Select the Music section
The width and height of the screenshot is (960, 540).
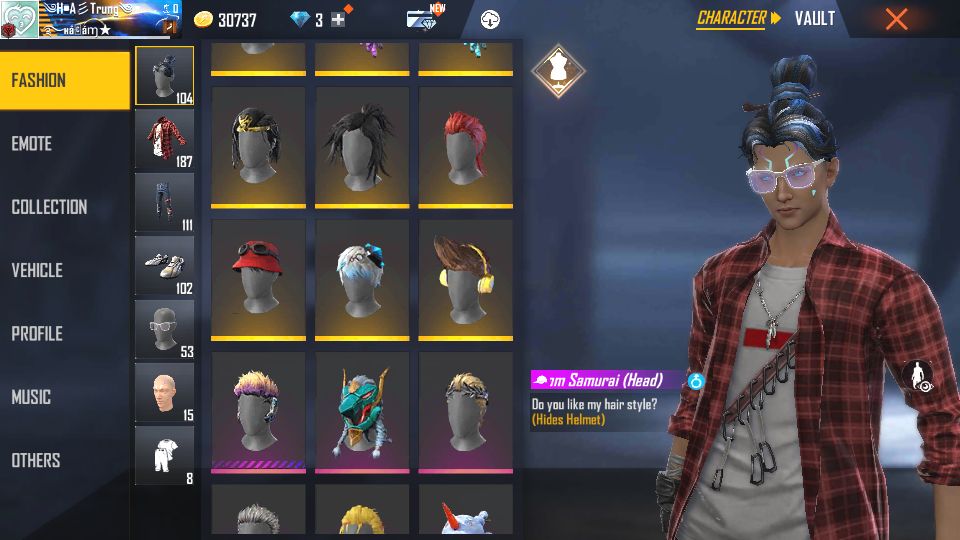point(64,397)
